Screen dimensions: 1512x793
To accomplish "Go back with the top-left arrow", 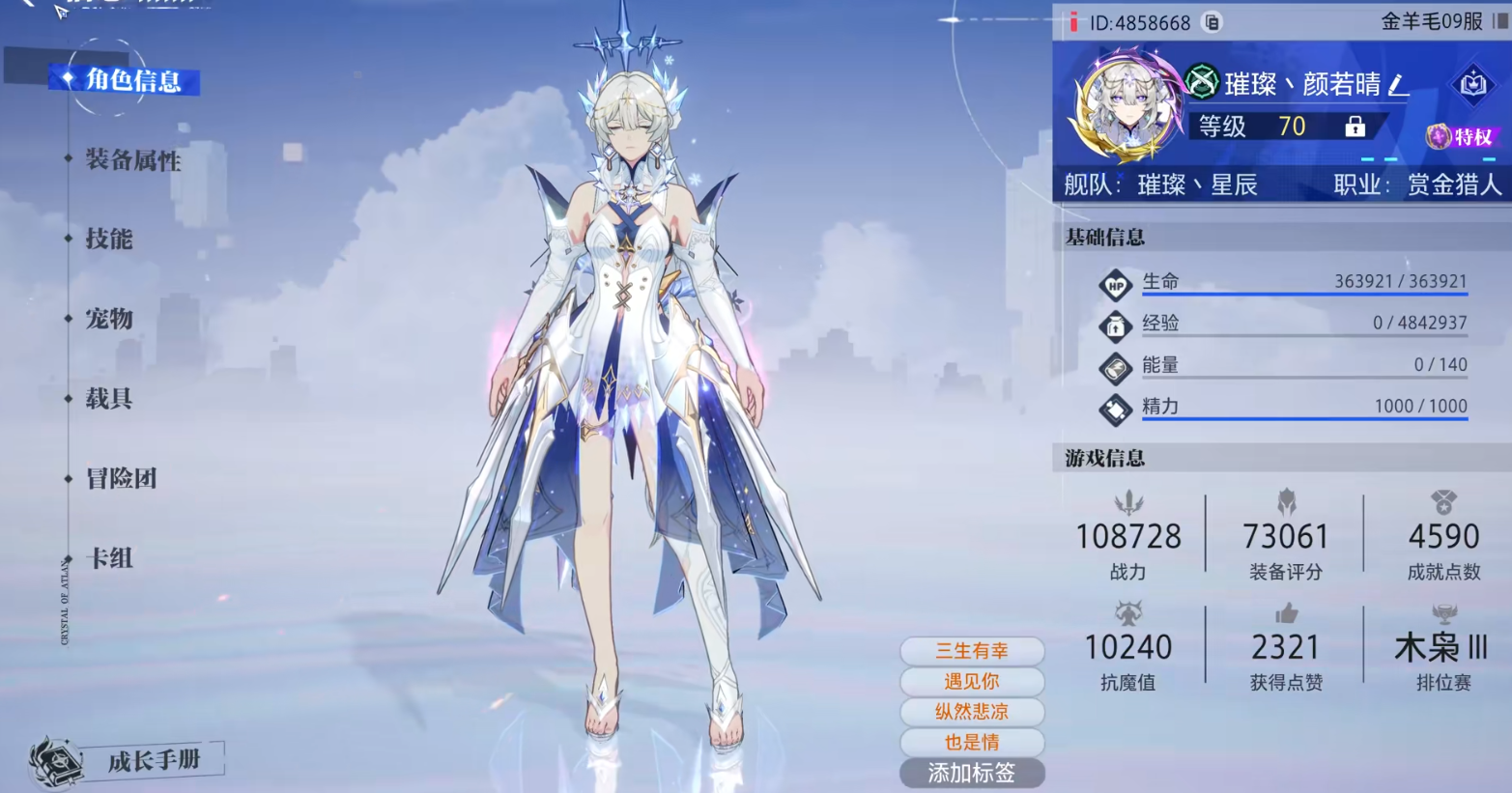I will (27, 4).
